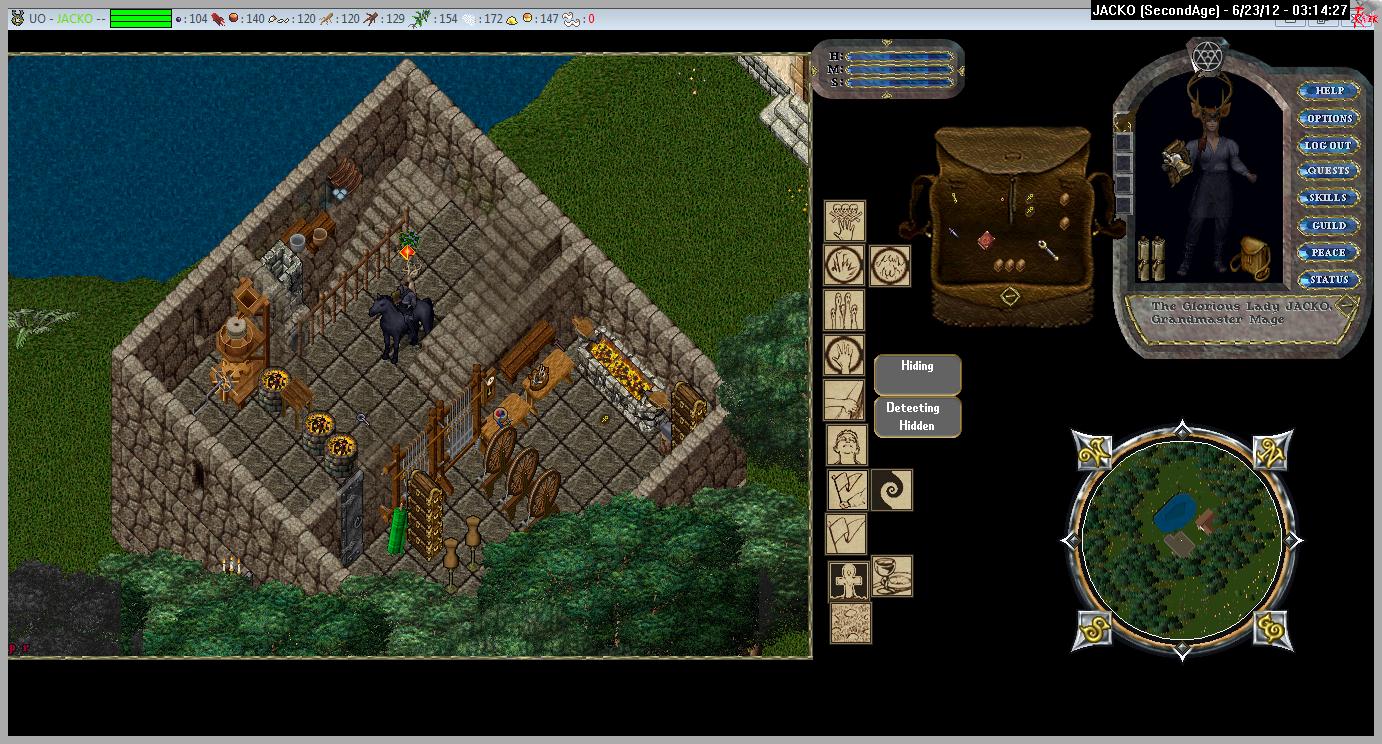
Task: Open the Quests log
Action: 1328,171
